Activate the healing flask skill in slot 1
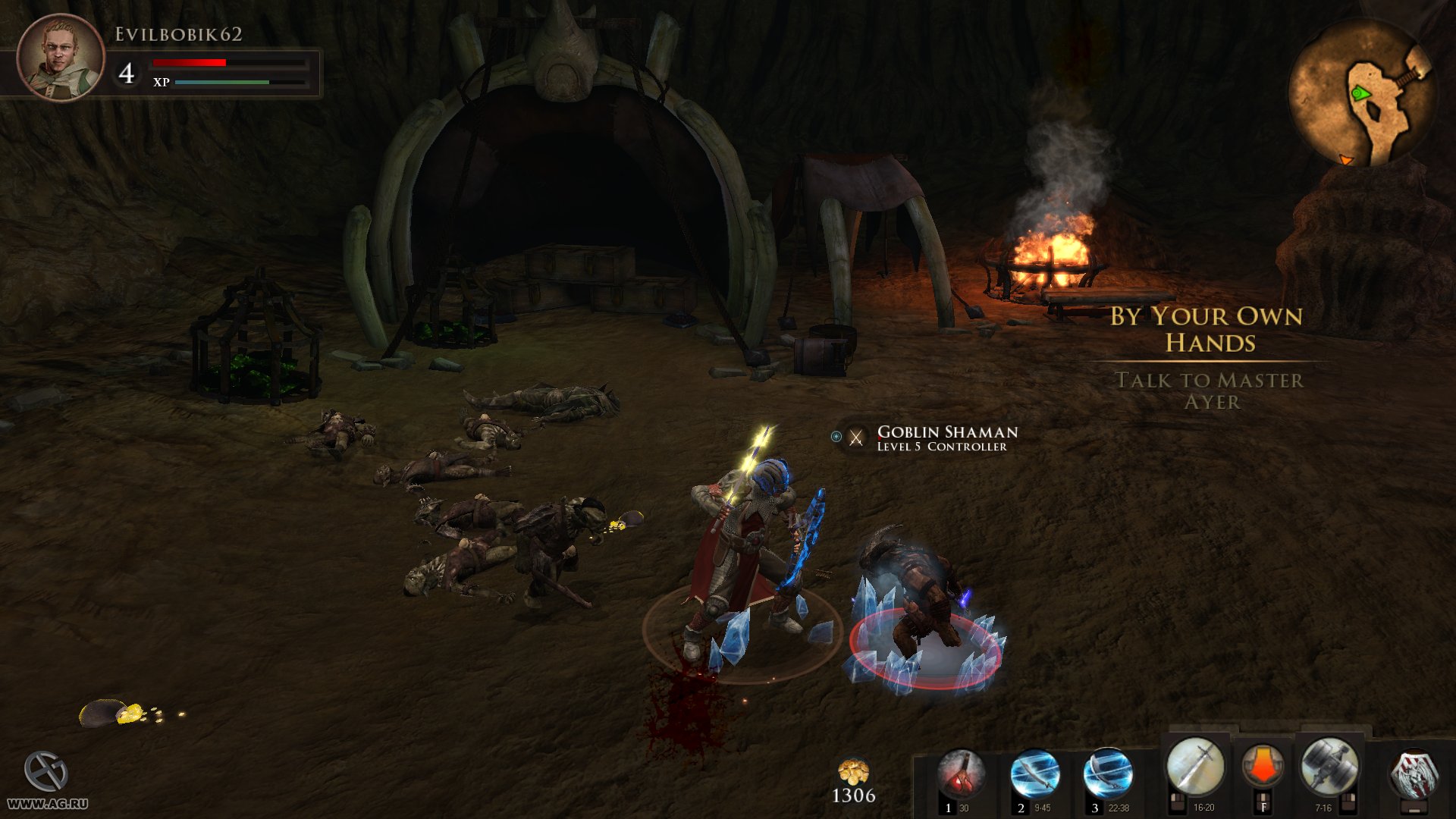This screenshot has height=819, width=1456. [x=963, y=773]
